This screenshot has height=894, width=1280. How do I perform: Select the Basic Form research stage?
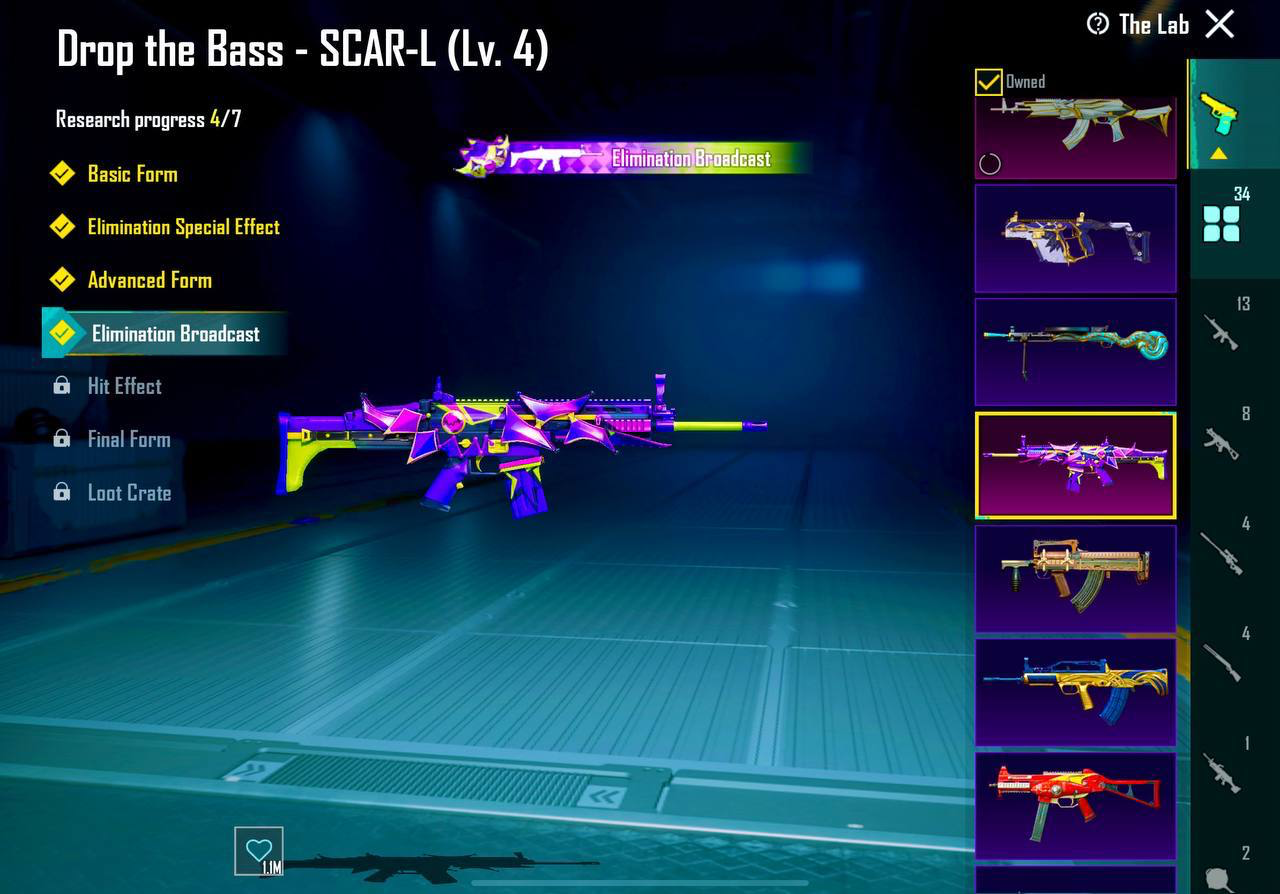pos(132,174)
